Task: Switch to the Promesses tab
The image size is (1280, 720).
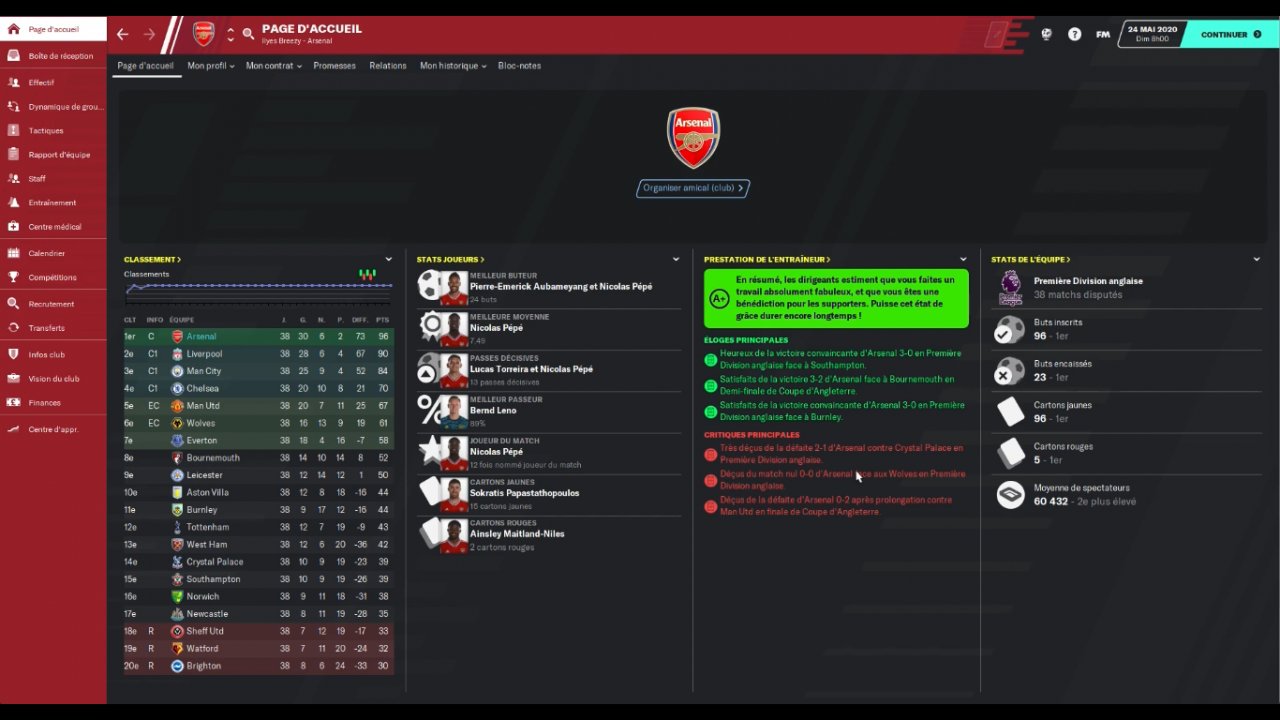Action: tap(334, 66)
